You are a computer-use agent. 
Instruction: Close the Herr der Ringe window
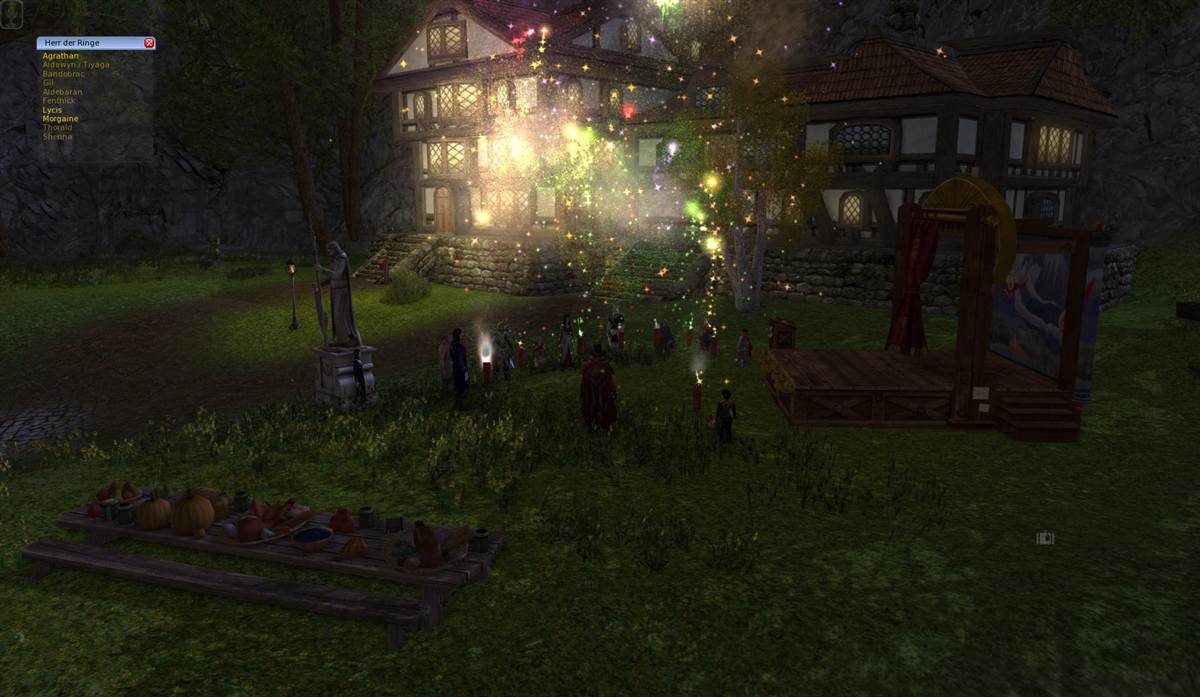pyautogui.click(x=149, y=43)
